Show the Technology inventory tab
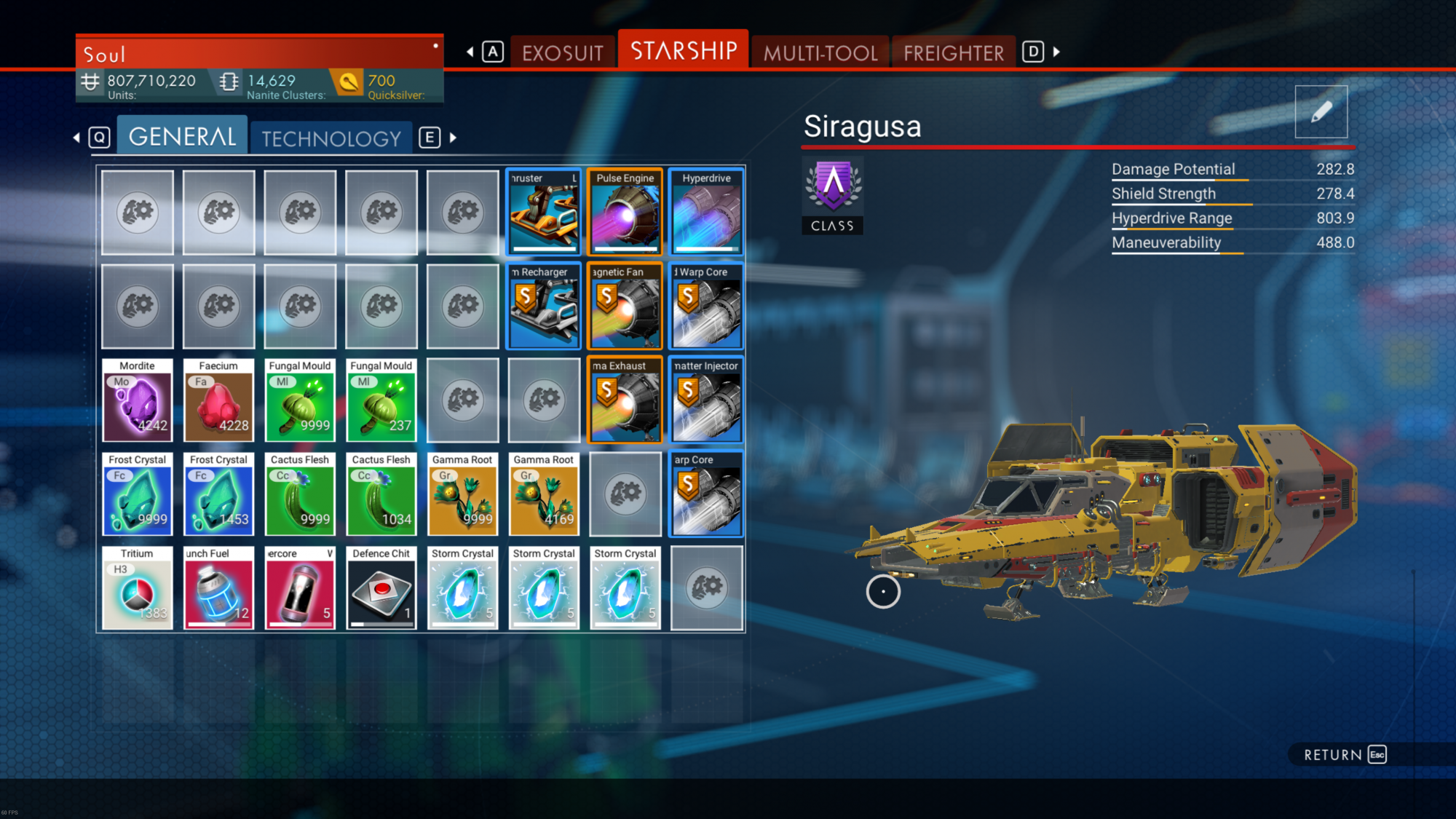This screenshot has width=1456, height=819. (x=331, y=138)
